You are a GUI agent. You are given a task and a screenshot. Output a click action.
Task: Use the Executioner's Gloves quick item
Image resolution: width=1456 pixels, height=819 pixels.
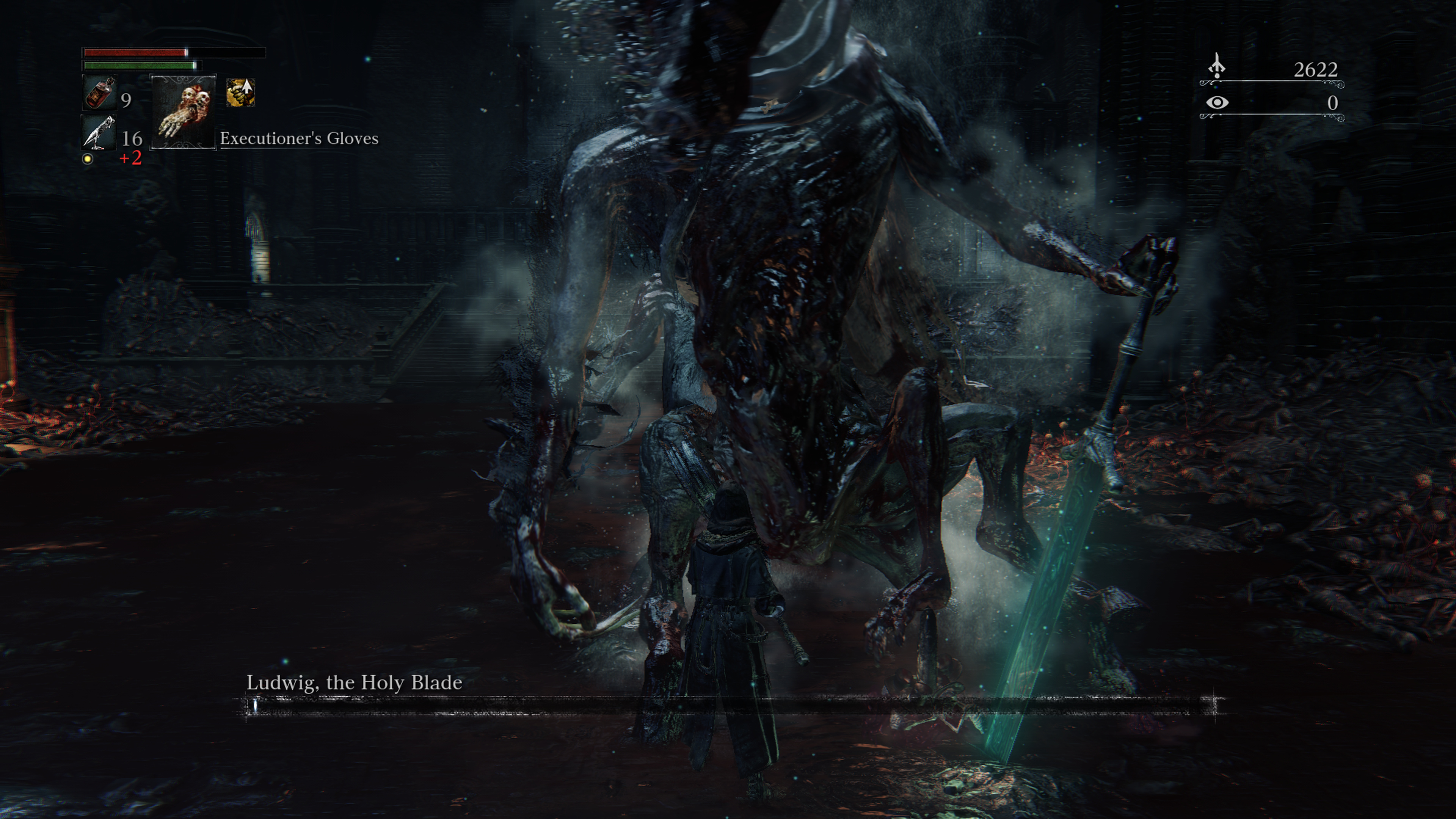click(x=183, y=112)
